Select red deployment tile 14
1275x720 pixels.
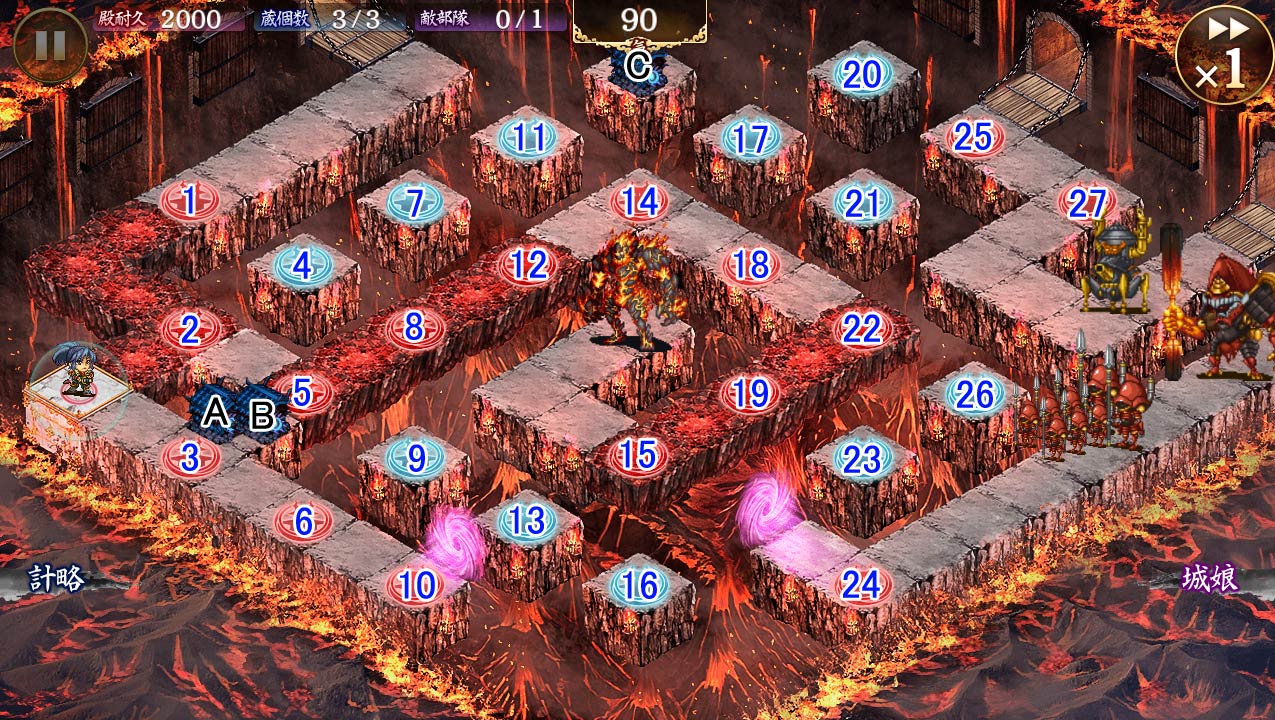639,201
